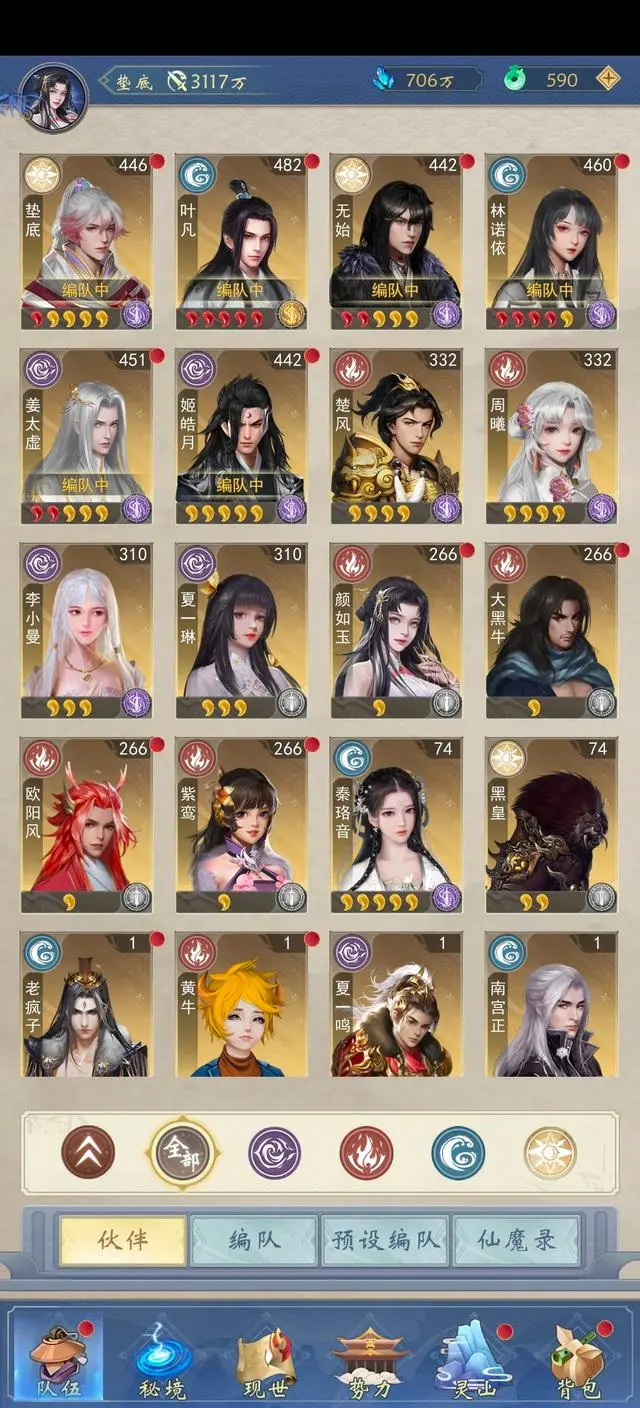Open the 预设编队 tab
The width and height of the screenshot is (640, 1408).
click(x=385, y=1241)
